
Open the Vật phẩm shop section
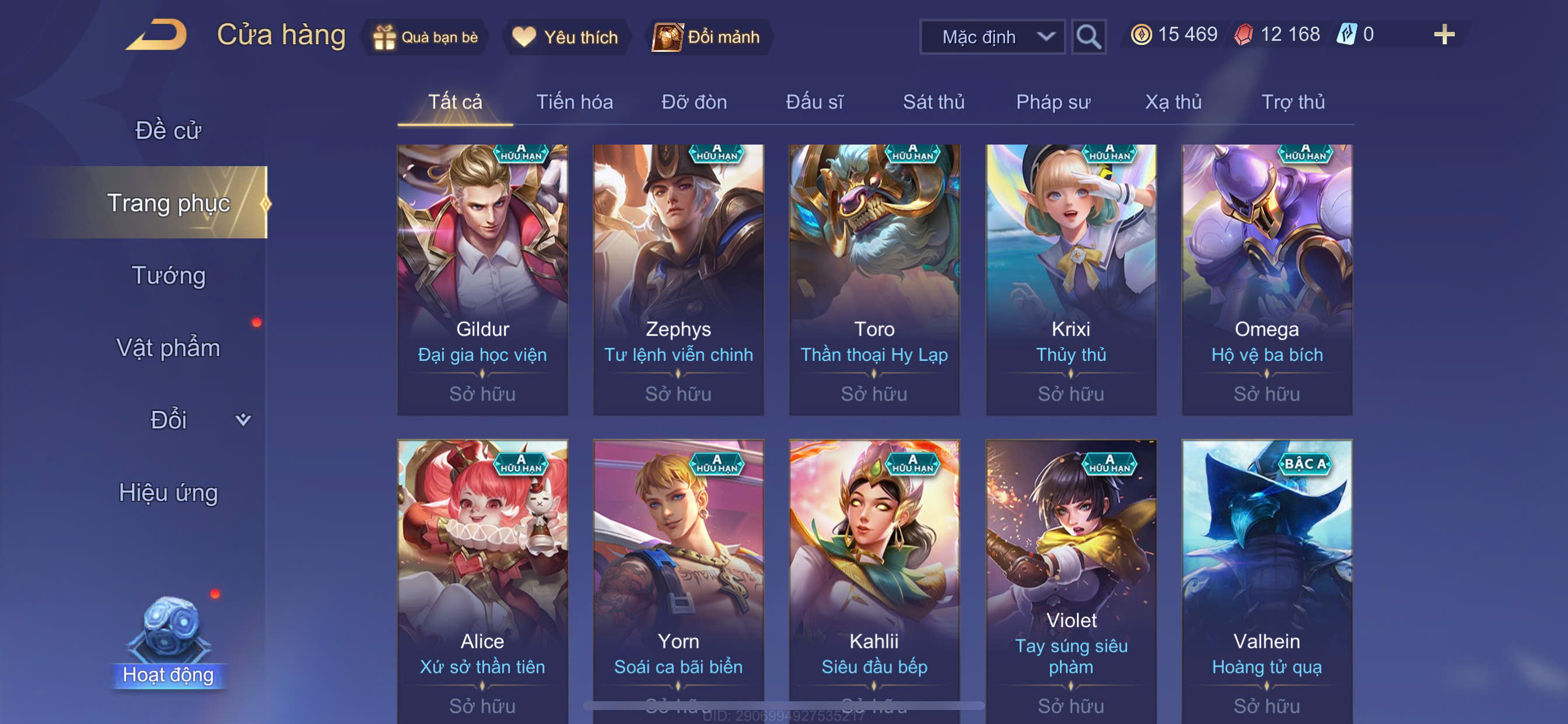168,348
